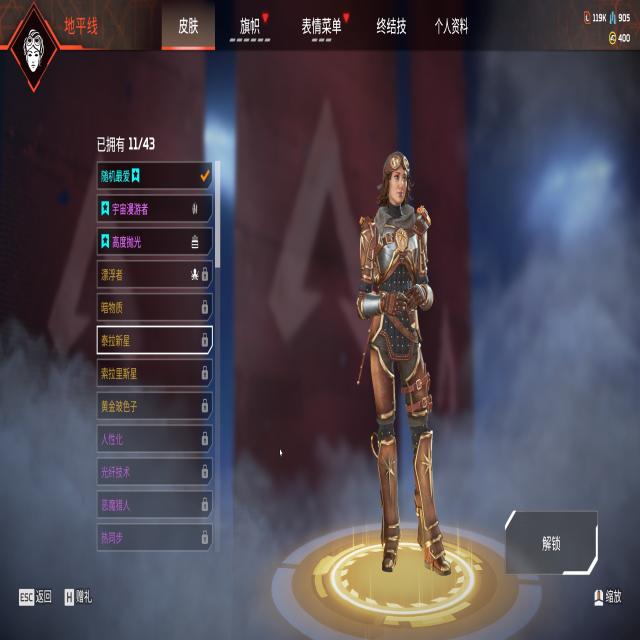The image size is (640, 640).
Task: Select the locked 漂浮者 skin
Action: [x=154, y=274]
